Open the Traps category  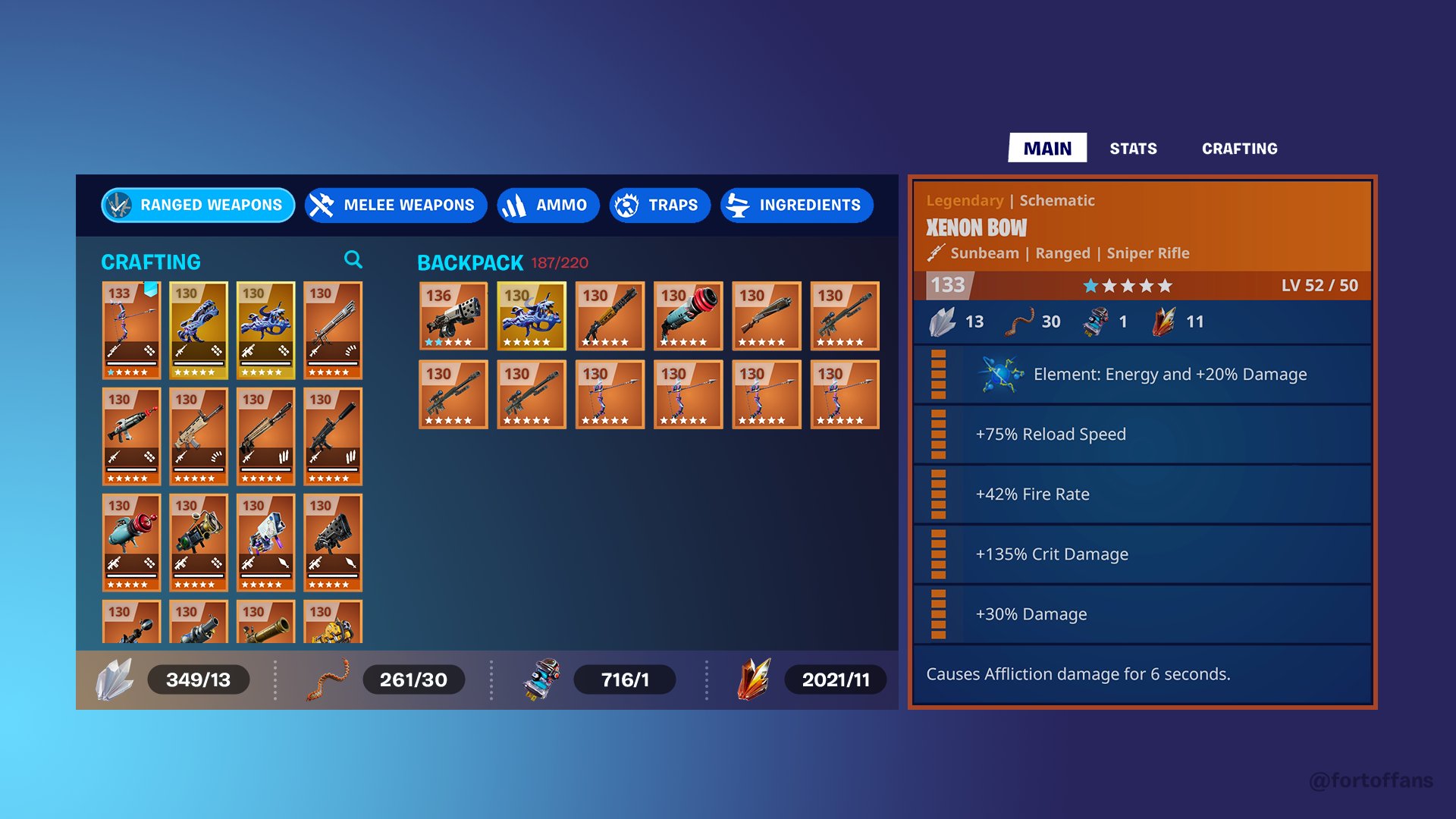(x=659, y=205)
